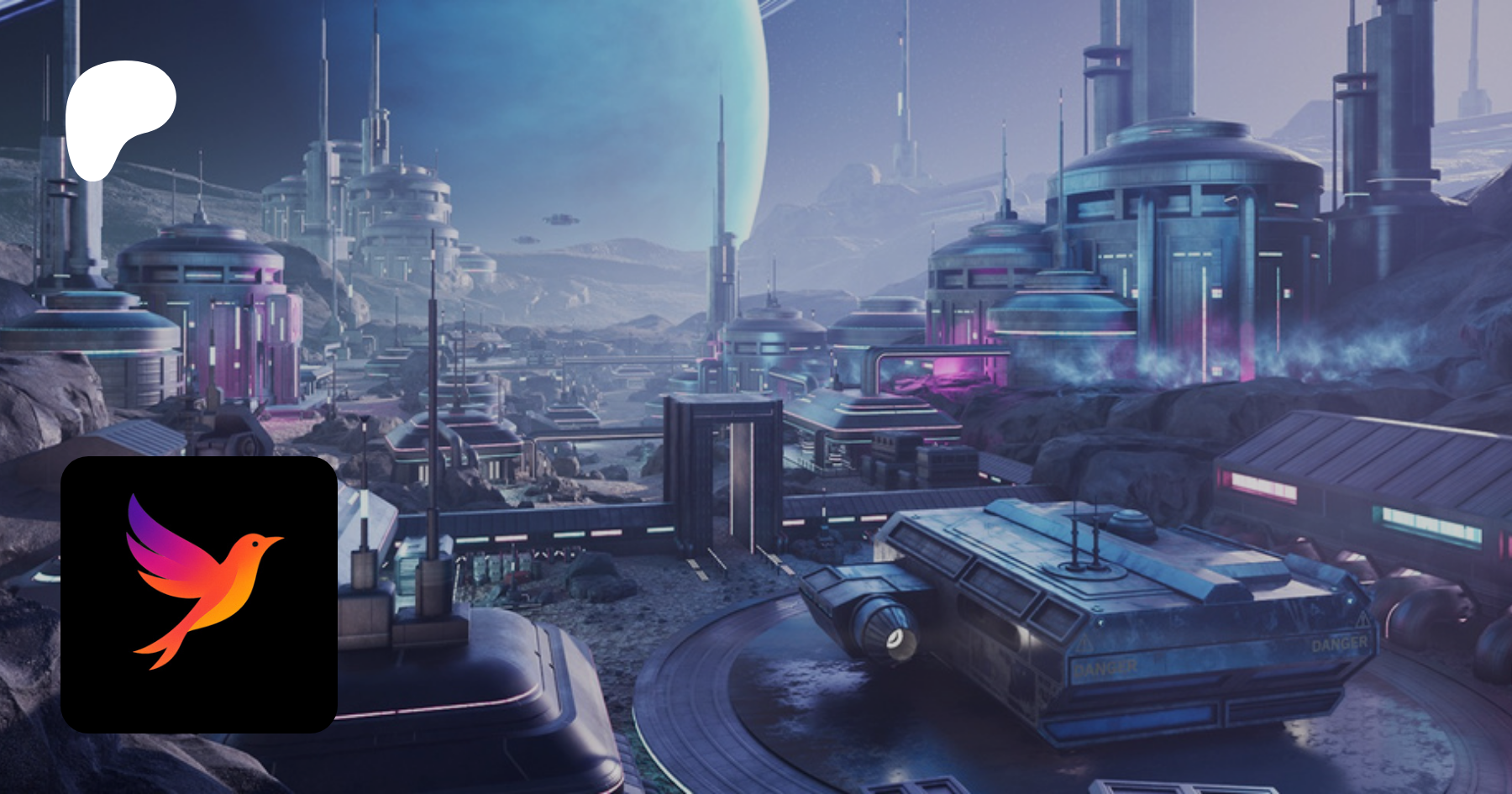Click the white Patreon logo
The height and width of the screenshot is (794, 1512).
pos(118,116)
